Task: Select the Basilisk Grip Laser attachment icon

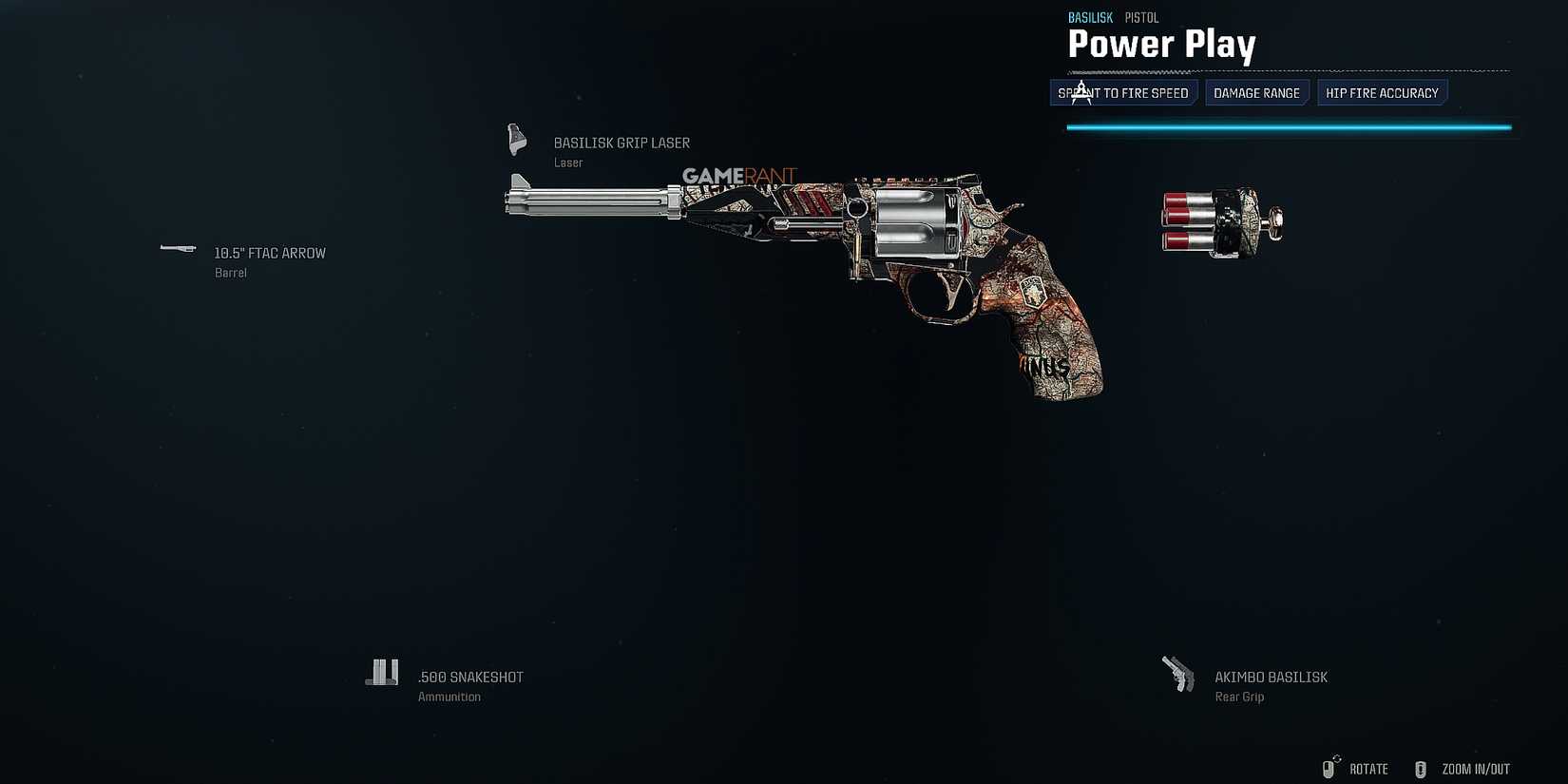Action: (516, 139)
